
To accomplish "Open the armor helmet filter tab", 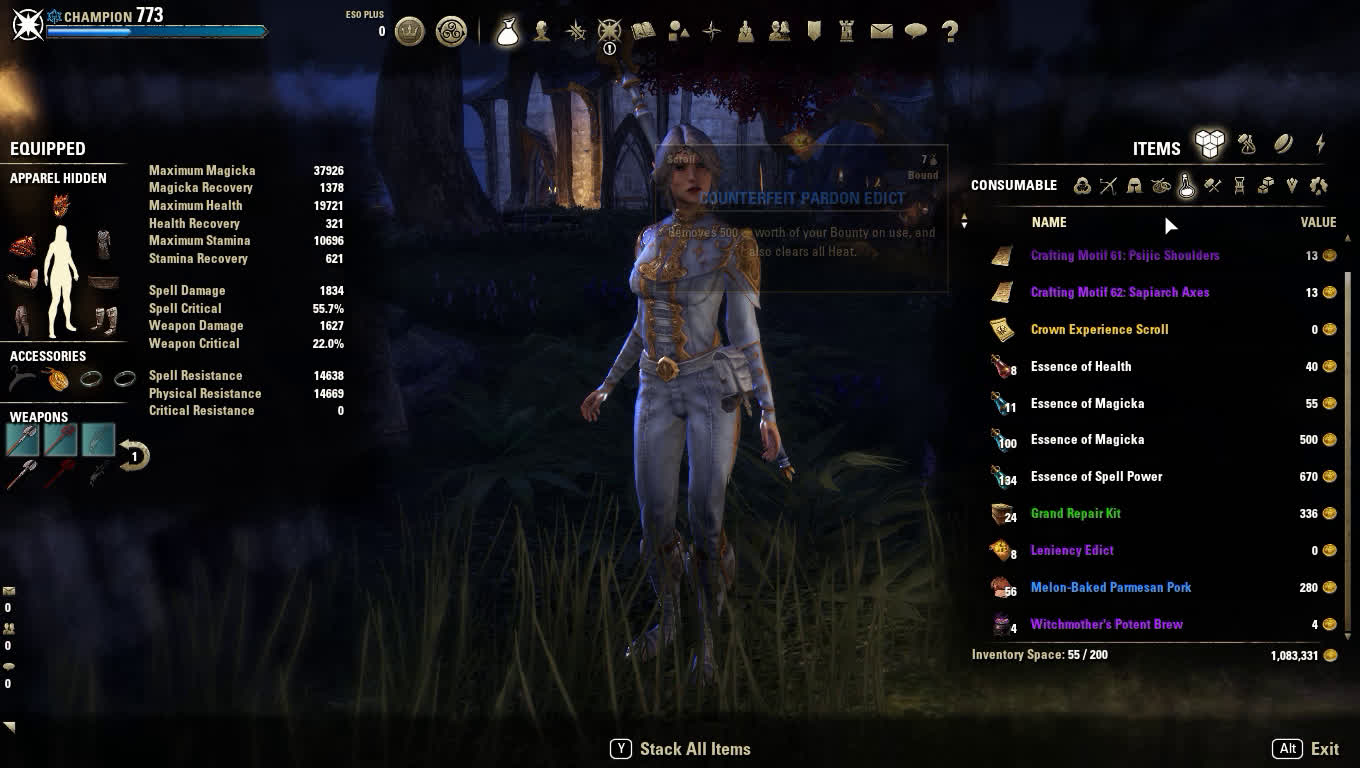I will pos(1134,185).
